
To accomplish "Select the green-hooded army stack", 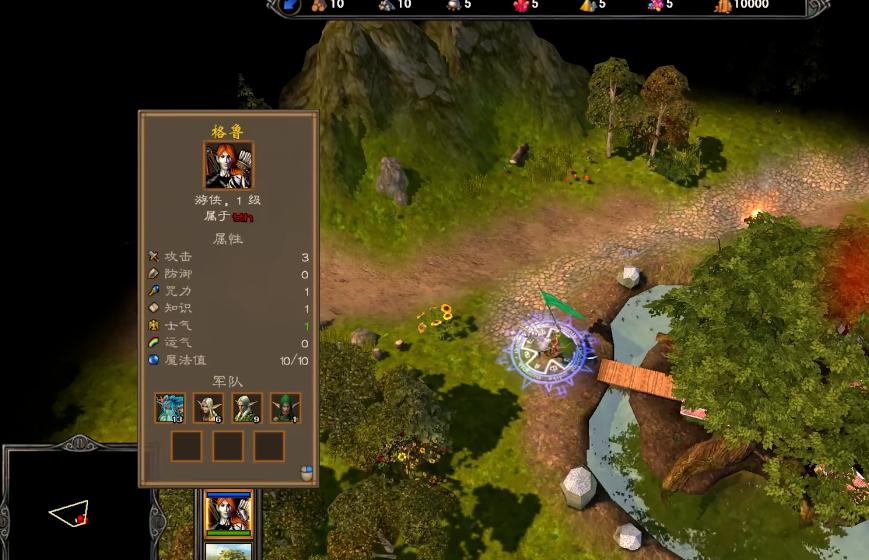I will click(285, 407).
